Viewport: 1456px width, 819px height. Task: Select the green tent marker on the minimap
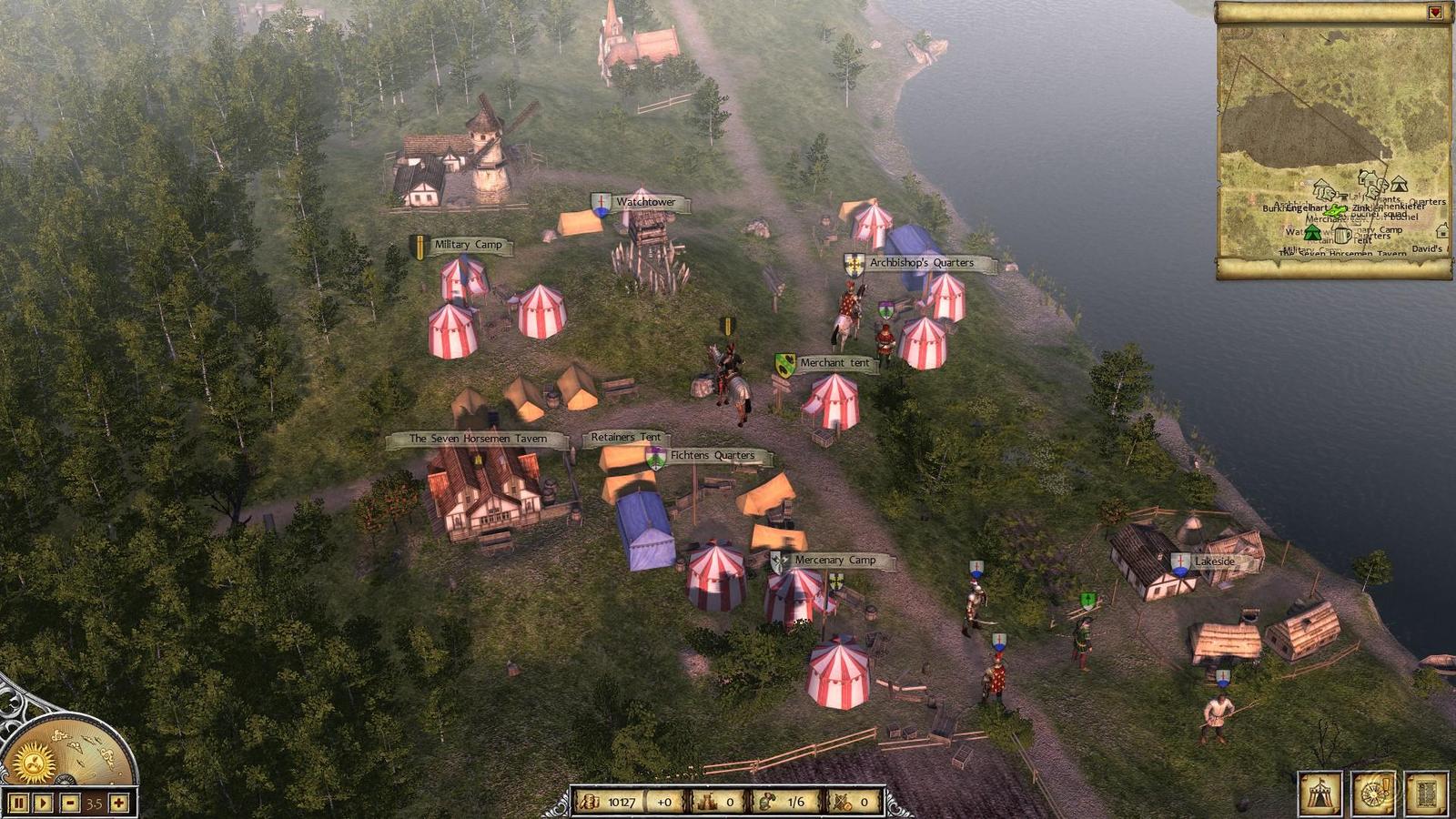pos(1312,232)
